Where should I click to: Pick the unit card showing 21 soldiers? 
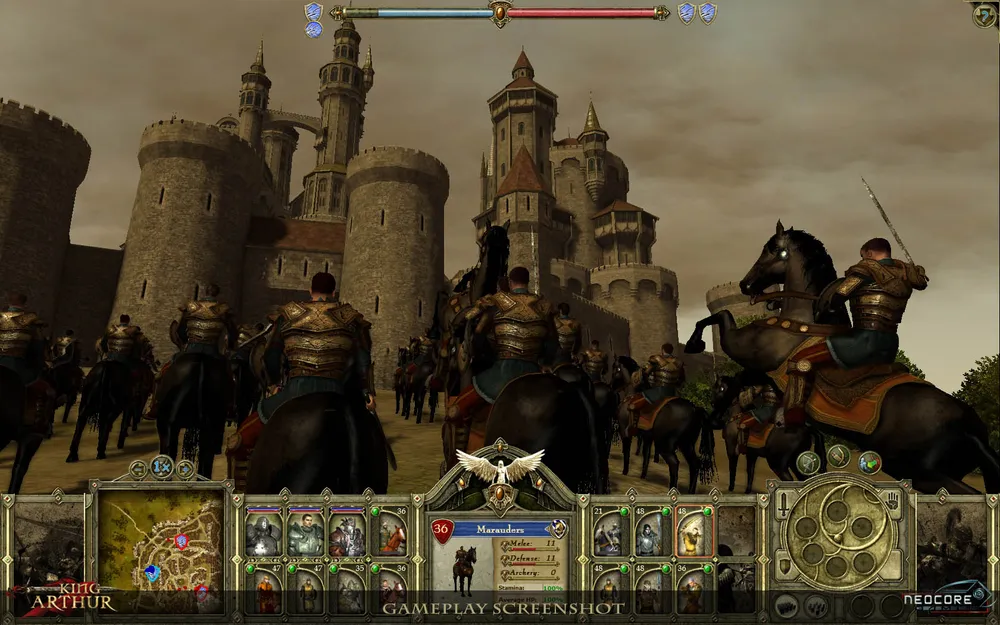[609, 532]
